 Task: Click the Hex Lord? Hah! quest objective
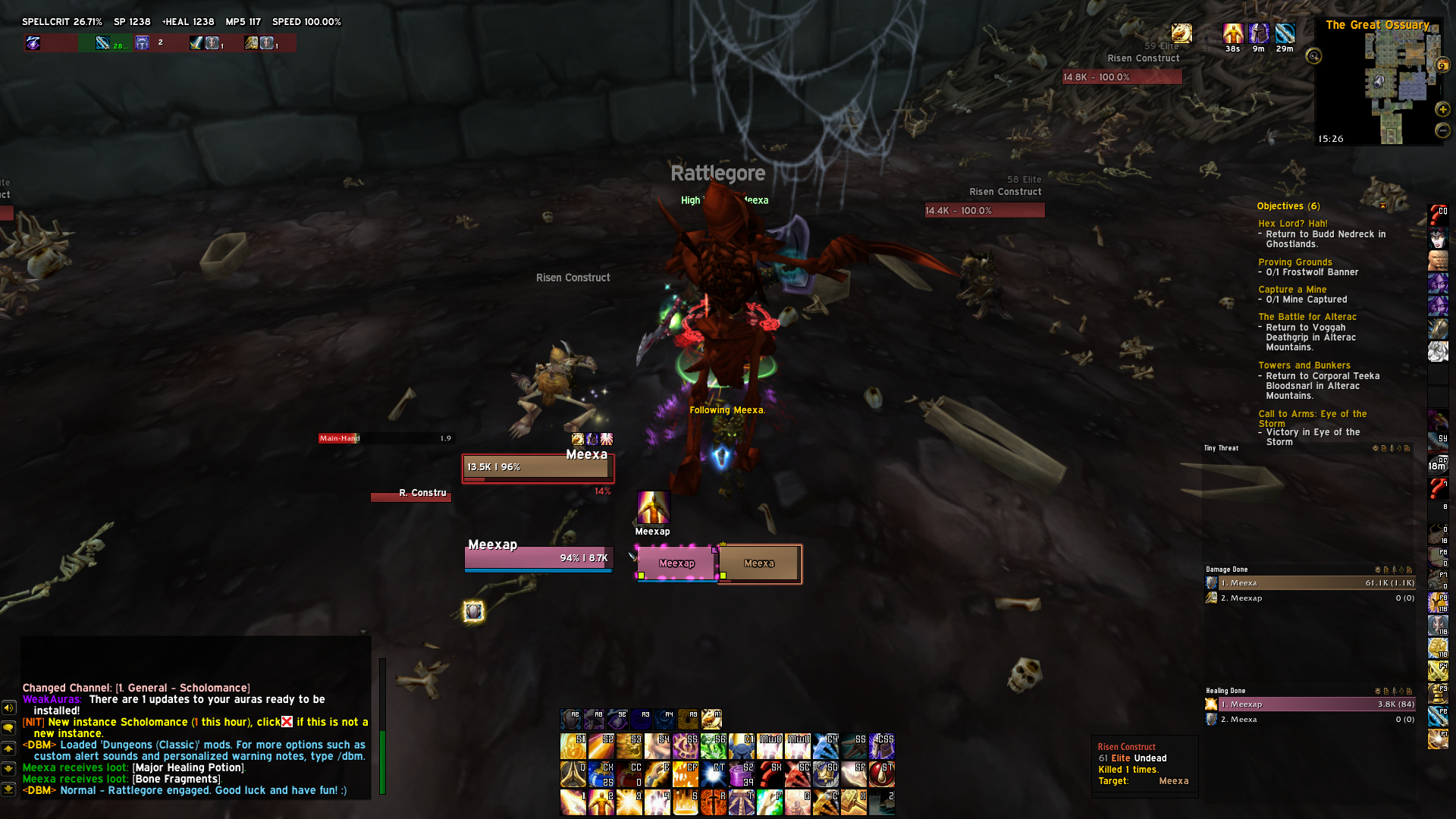click(x=1292, y=224)
